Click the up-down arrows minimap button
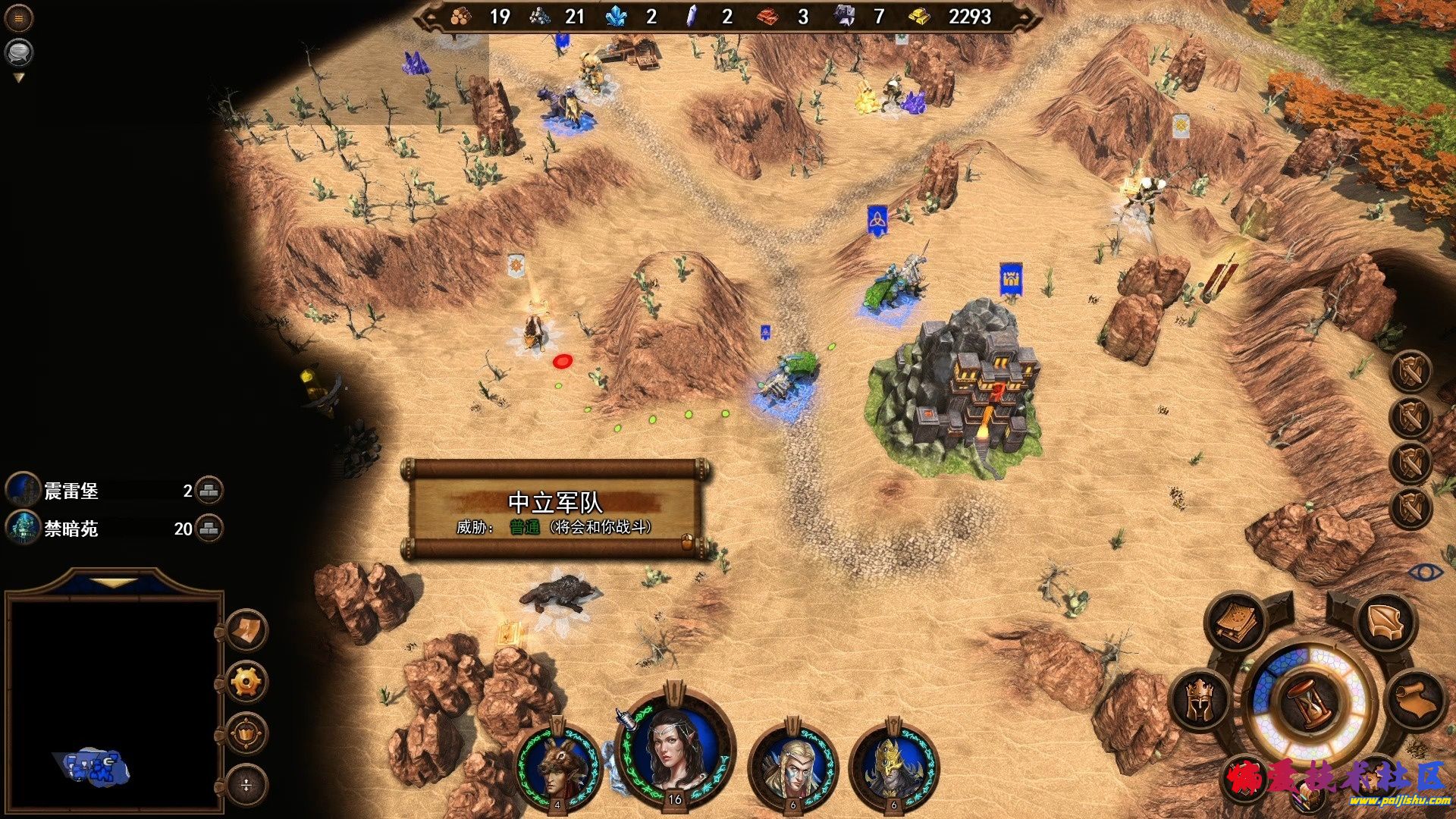The width and height of the screenshot is (1456, 819). pyautogui.click(x=246, y=785)
